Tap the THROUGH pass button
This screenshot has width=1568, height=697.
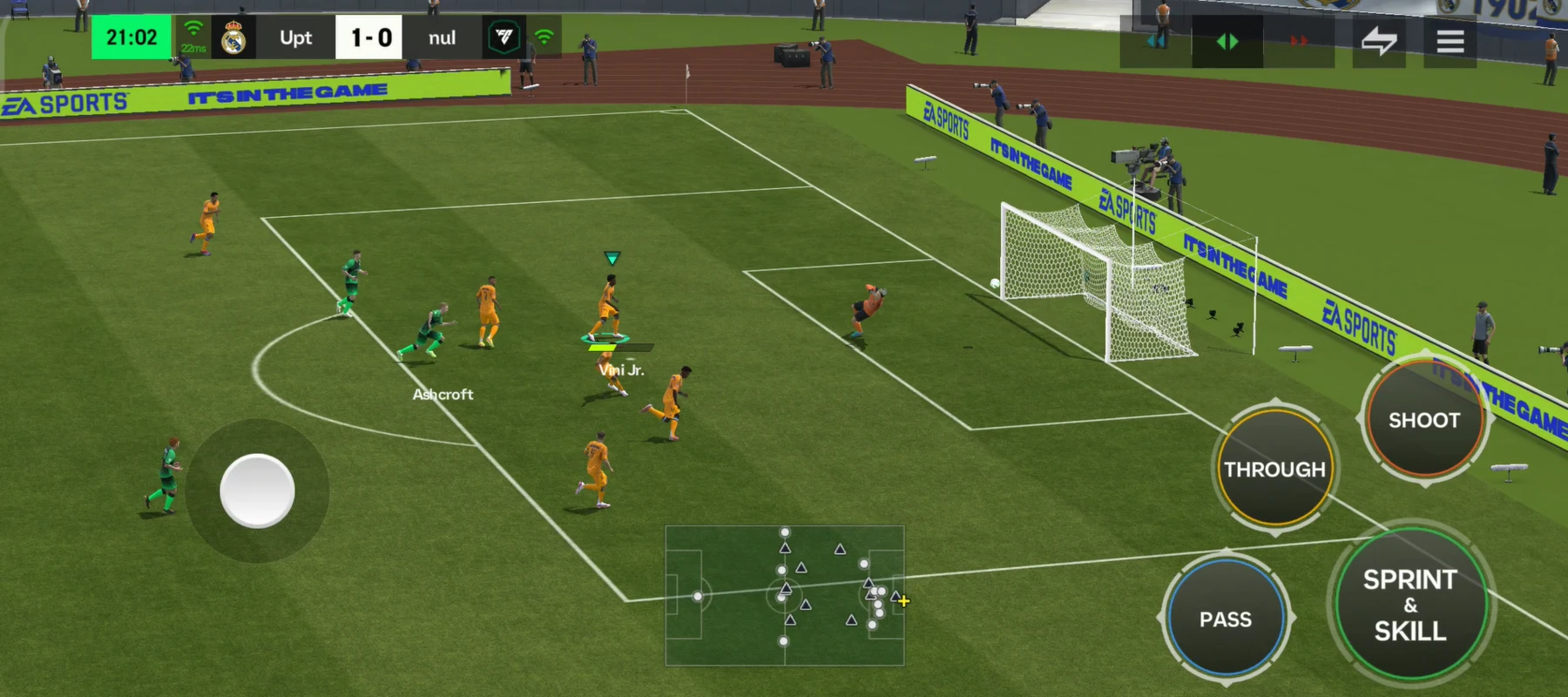(x=1274, y=469)
